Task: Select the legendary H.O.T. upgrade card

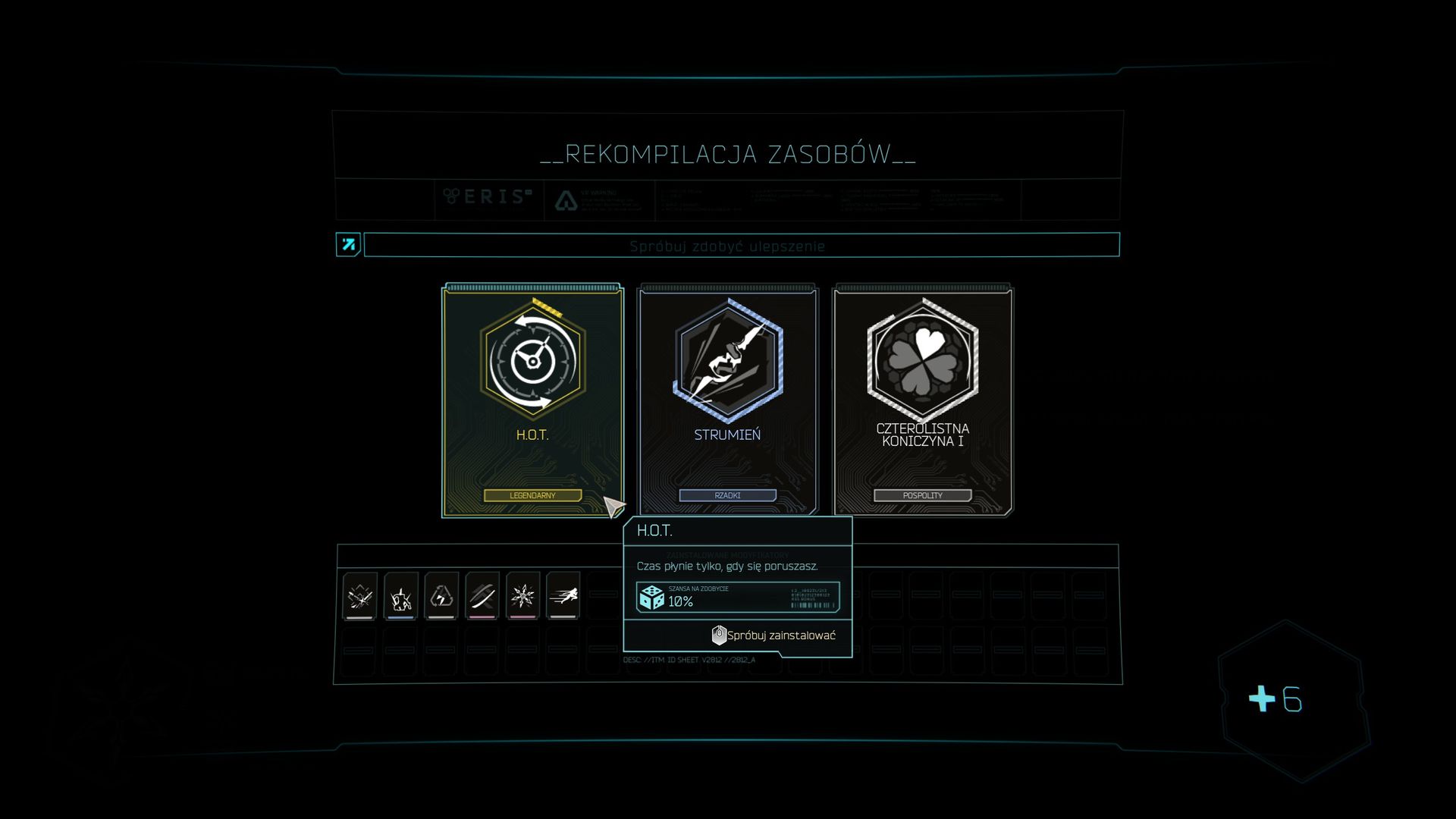Action: pos(532,400)
